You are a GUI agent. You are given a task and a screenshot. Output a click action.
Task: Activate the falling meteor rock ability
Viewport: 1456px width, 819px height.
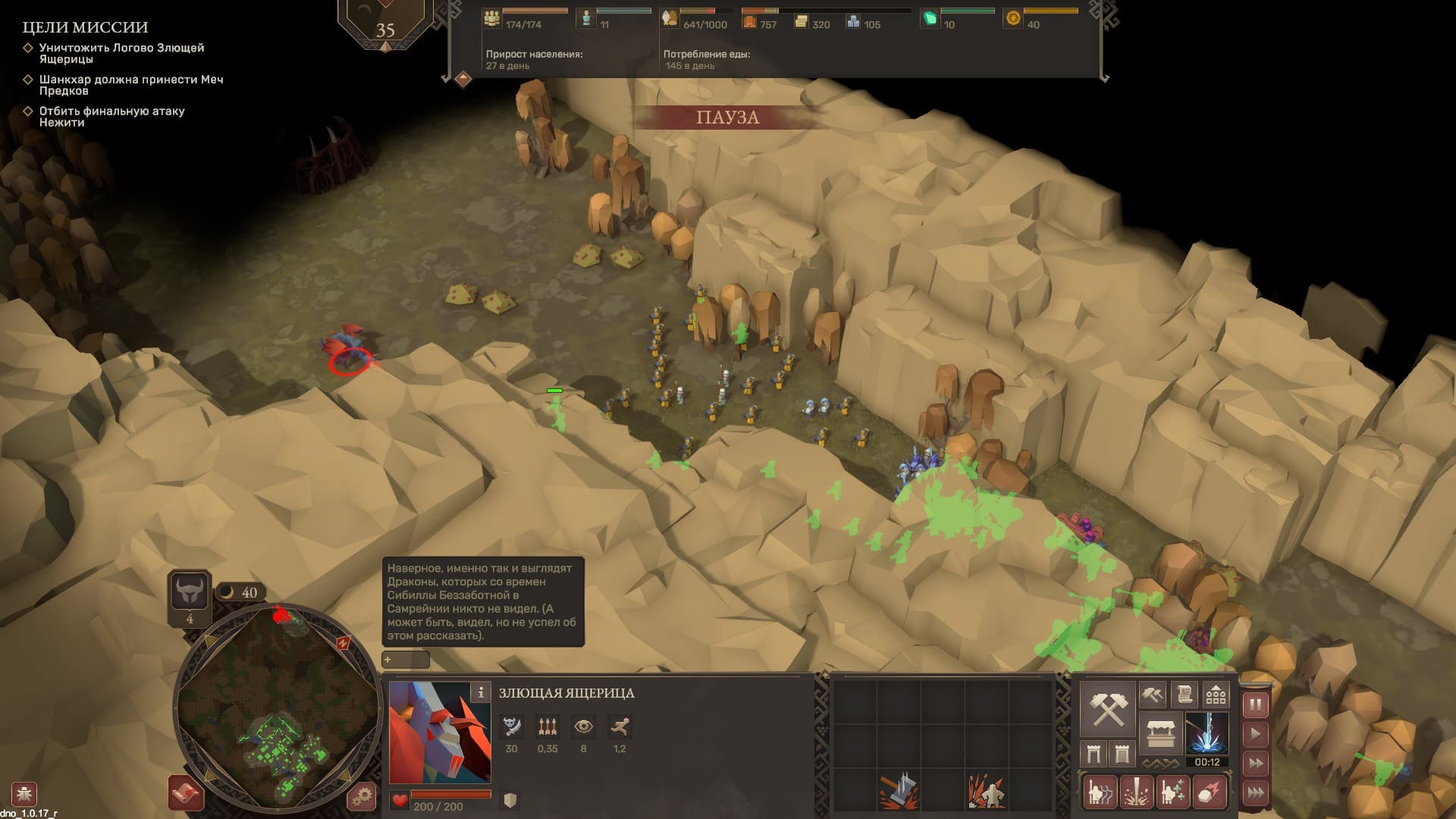pos(1210,792)
